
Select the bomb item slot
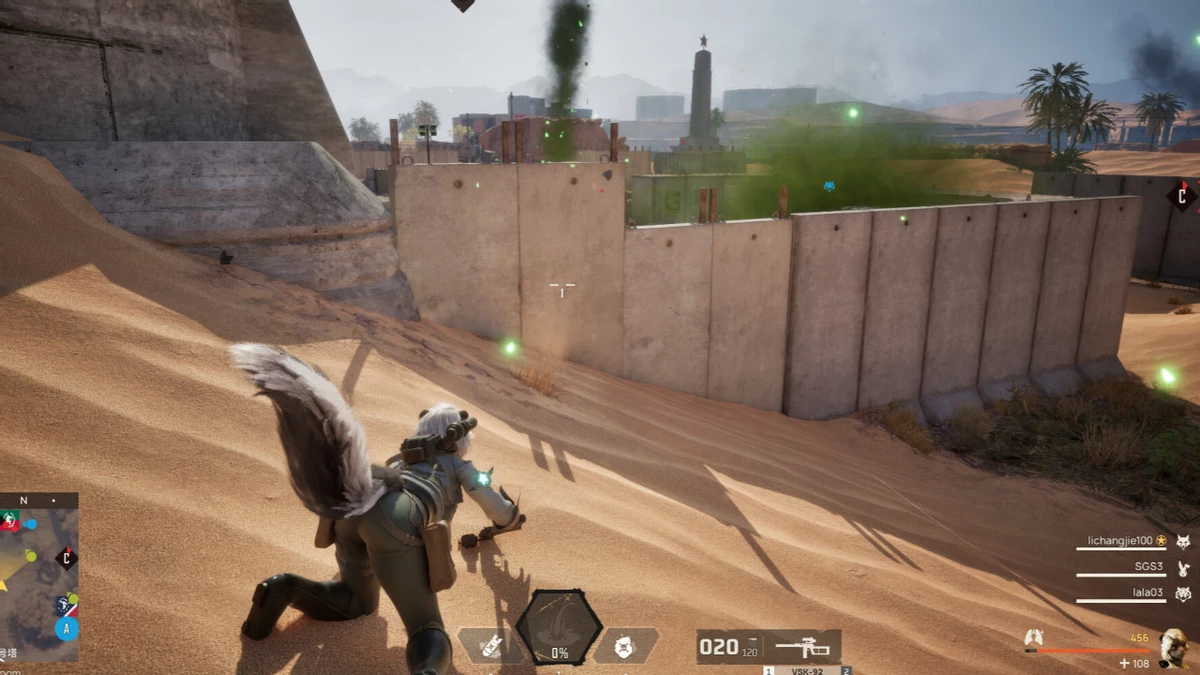tap(490, 645)
